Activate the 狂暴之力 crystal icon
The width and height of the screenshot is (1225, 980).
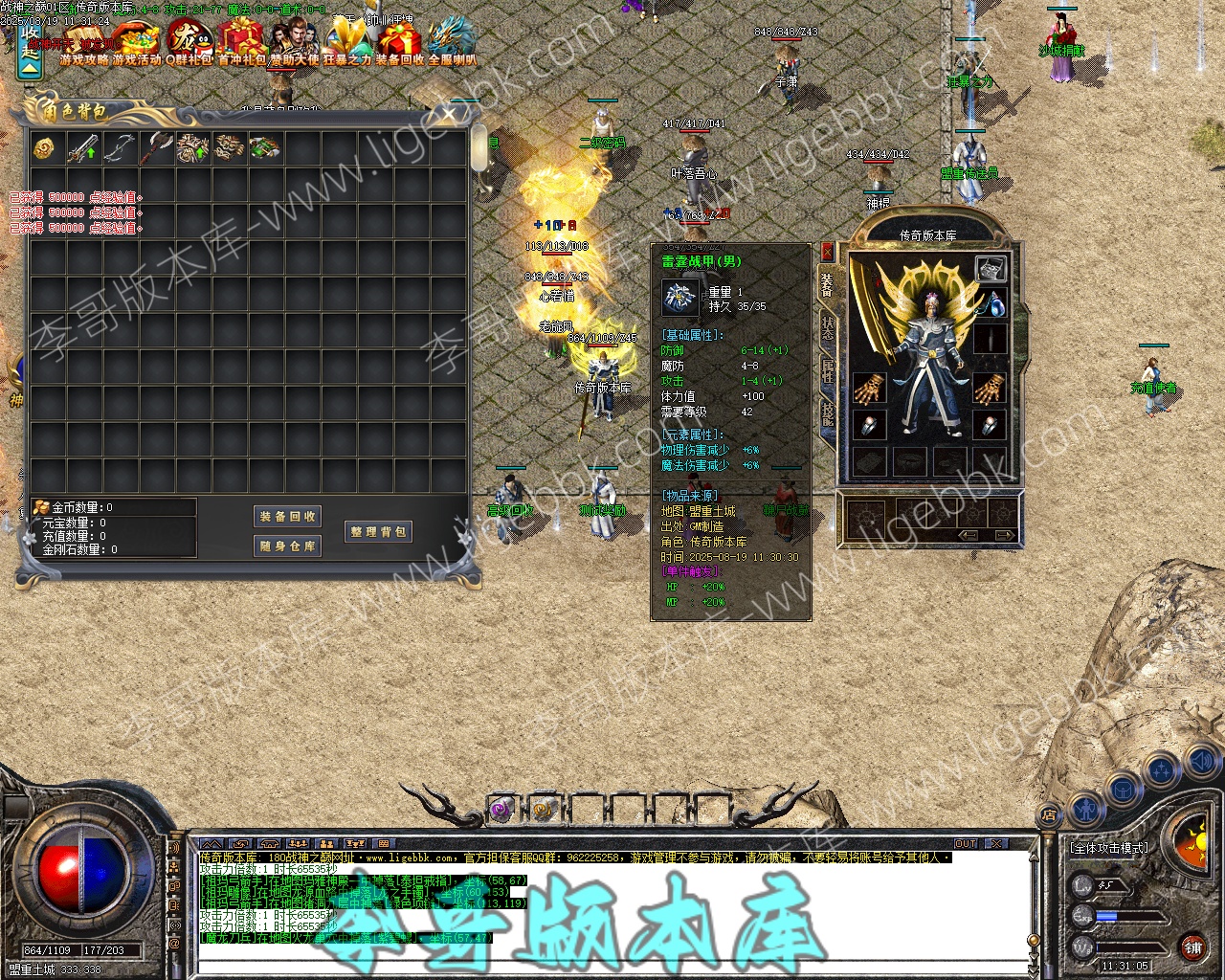coord(345,43)
